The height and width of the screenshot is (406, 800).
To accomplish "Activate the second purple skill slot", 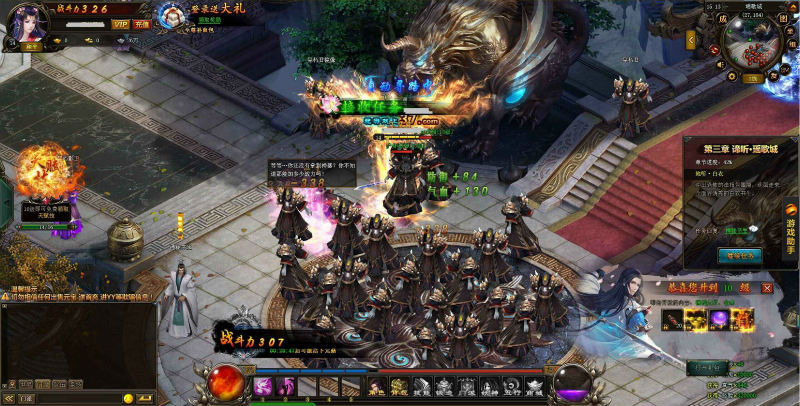I will pyautogui.click(x=287, y=386).
